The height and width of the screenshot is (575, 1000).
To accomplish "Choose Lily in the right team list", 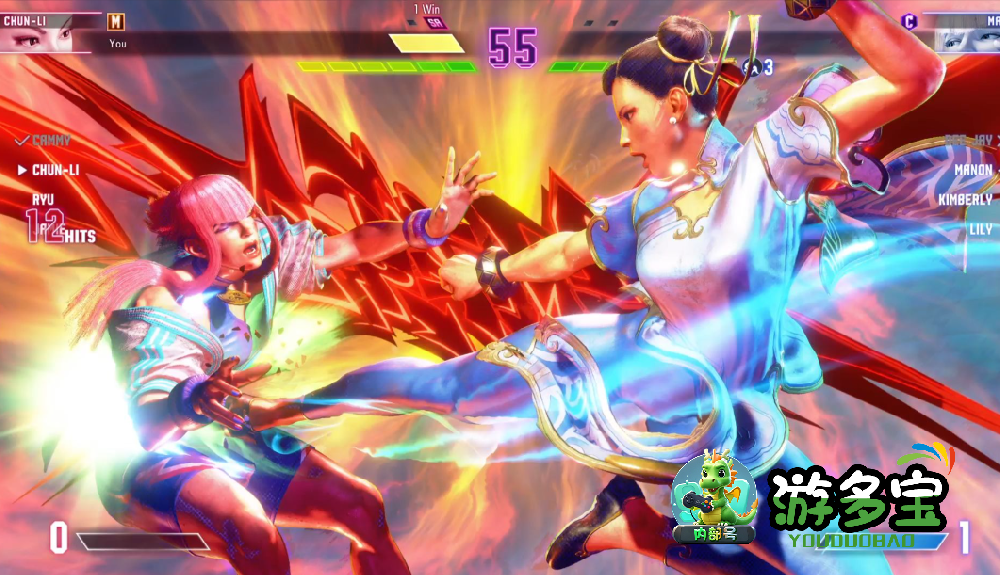I will coord(980,229).
